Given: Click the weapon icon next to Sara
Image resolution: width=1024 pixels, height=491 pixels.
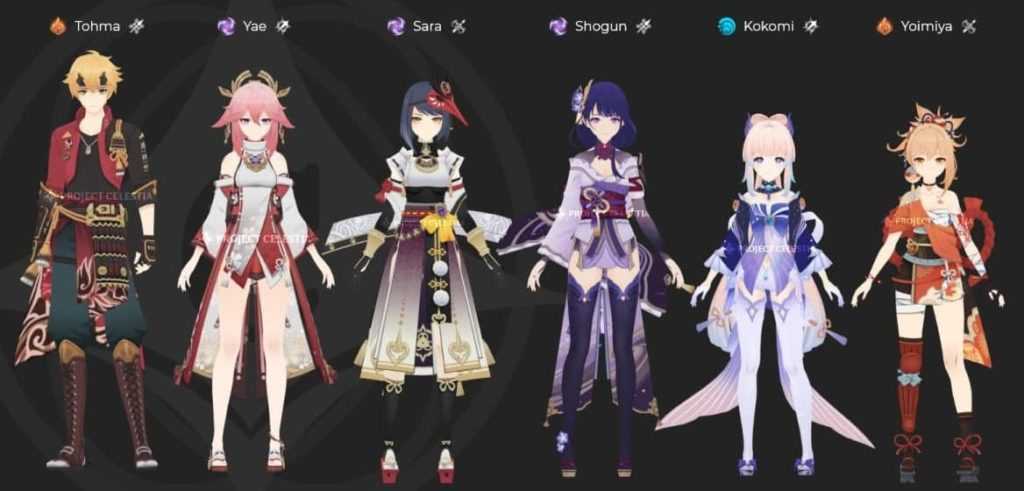Looking at the screenshot, I should click(x=459, y=26).
